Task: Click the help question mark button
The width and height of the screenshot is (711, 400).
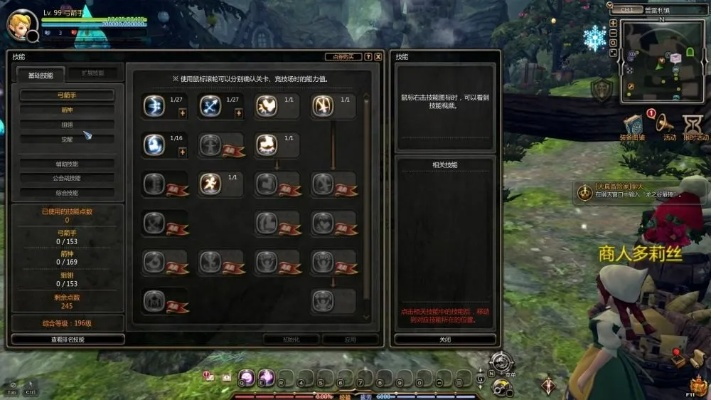Action: point(367,58)
